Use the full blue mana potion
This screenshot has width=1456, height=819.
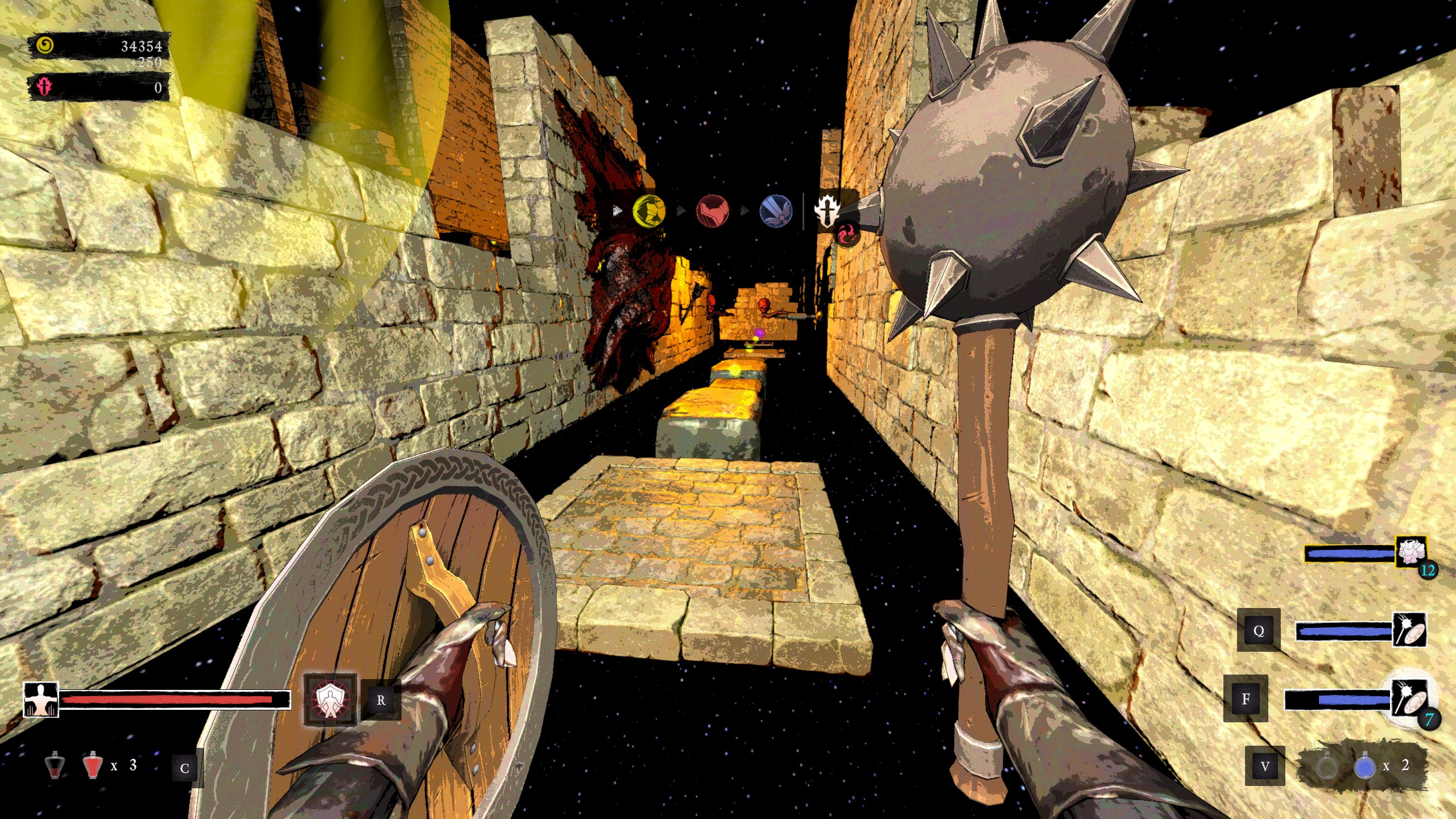point(1364,767)
